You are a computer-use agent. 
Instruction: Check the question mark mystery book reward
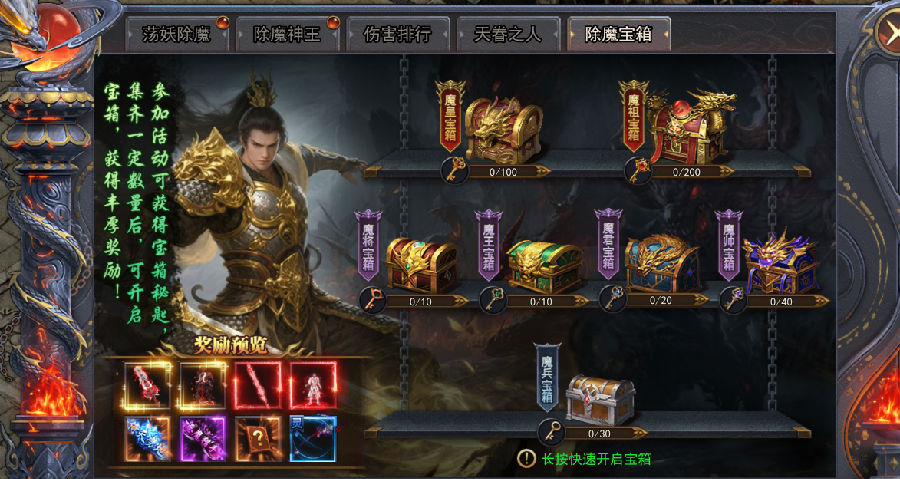coord(256,438)
